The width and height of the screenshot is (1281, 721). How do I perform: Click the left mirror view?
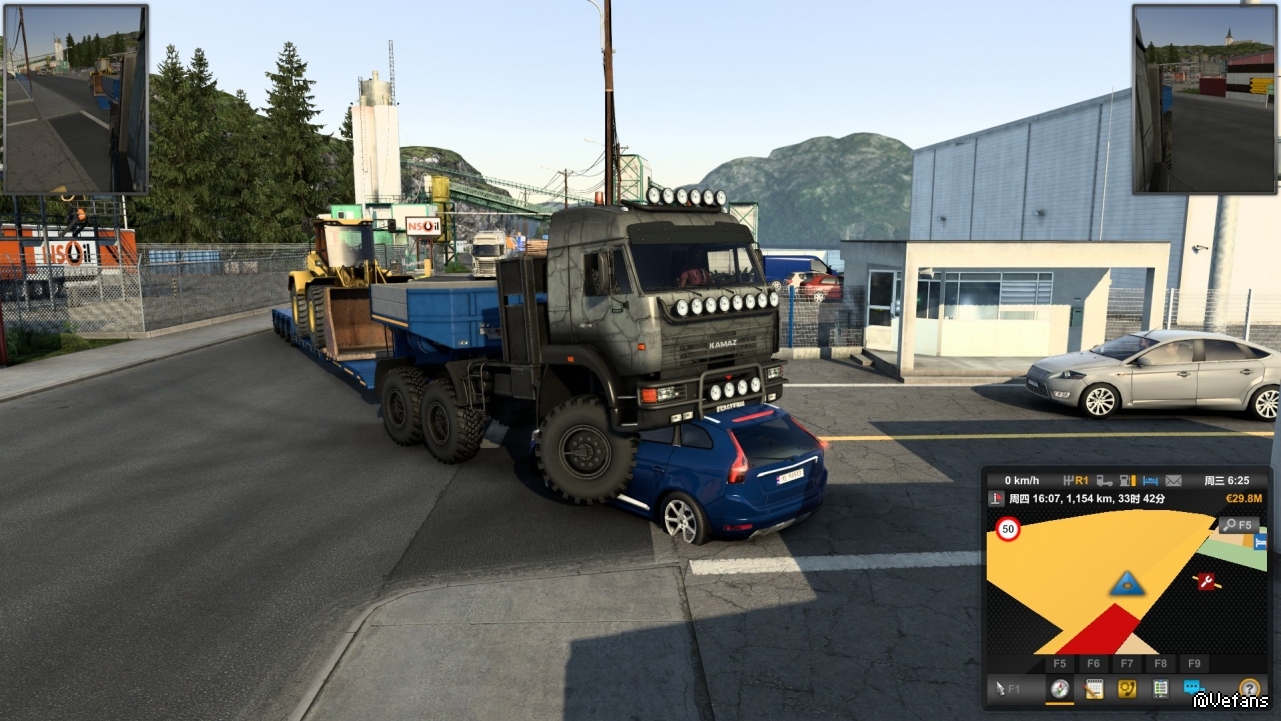click(x=76, y=98)
